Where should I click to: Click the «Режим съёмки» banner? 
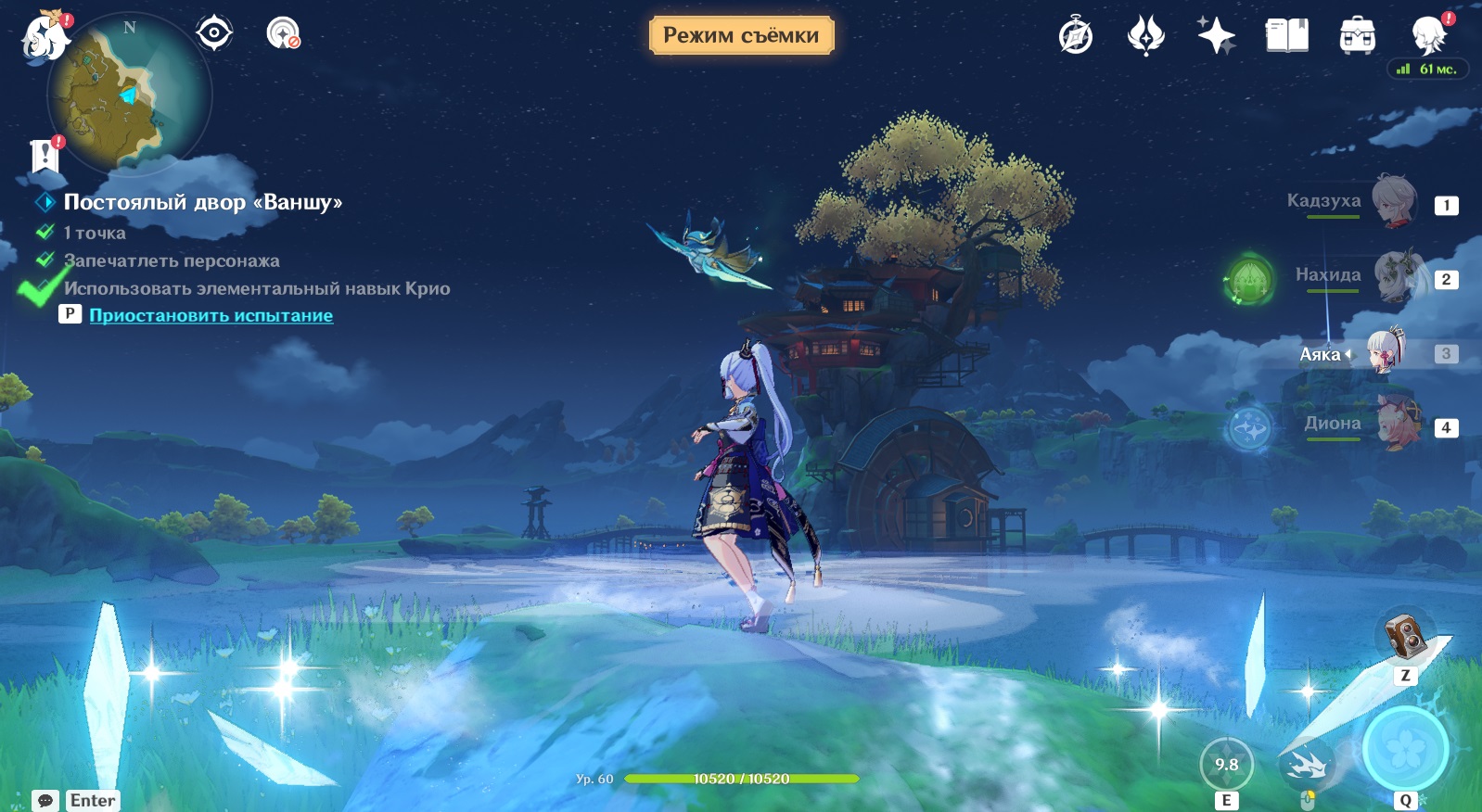[741, 35]
